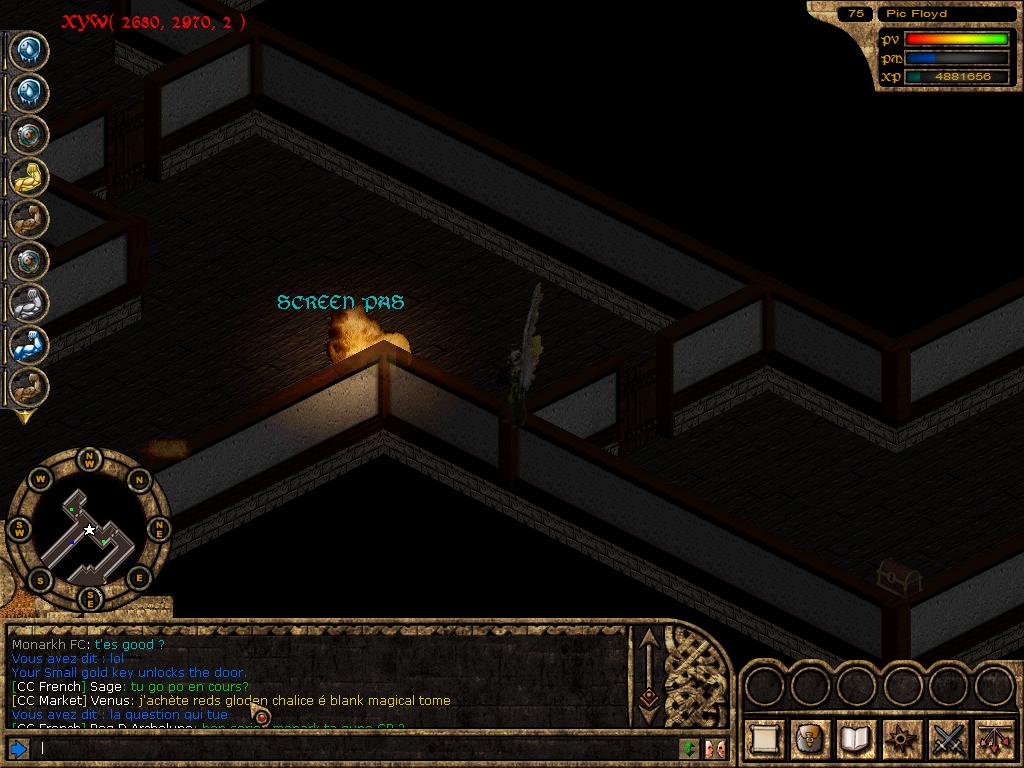Open the parchment scroll menu button
1024x768 pixels.
765,739
